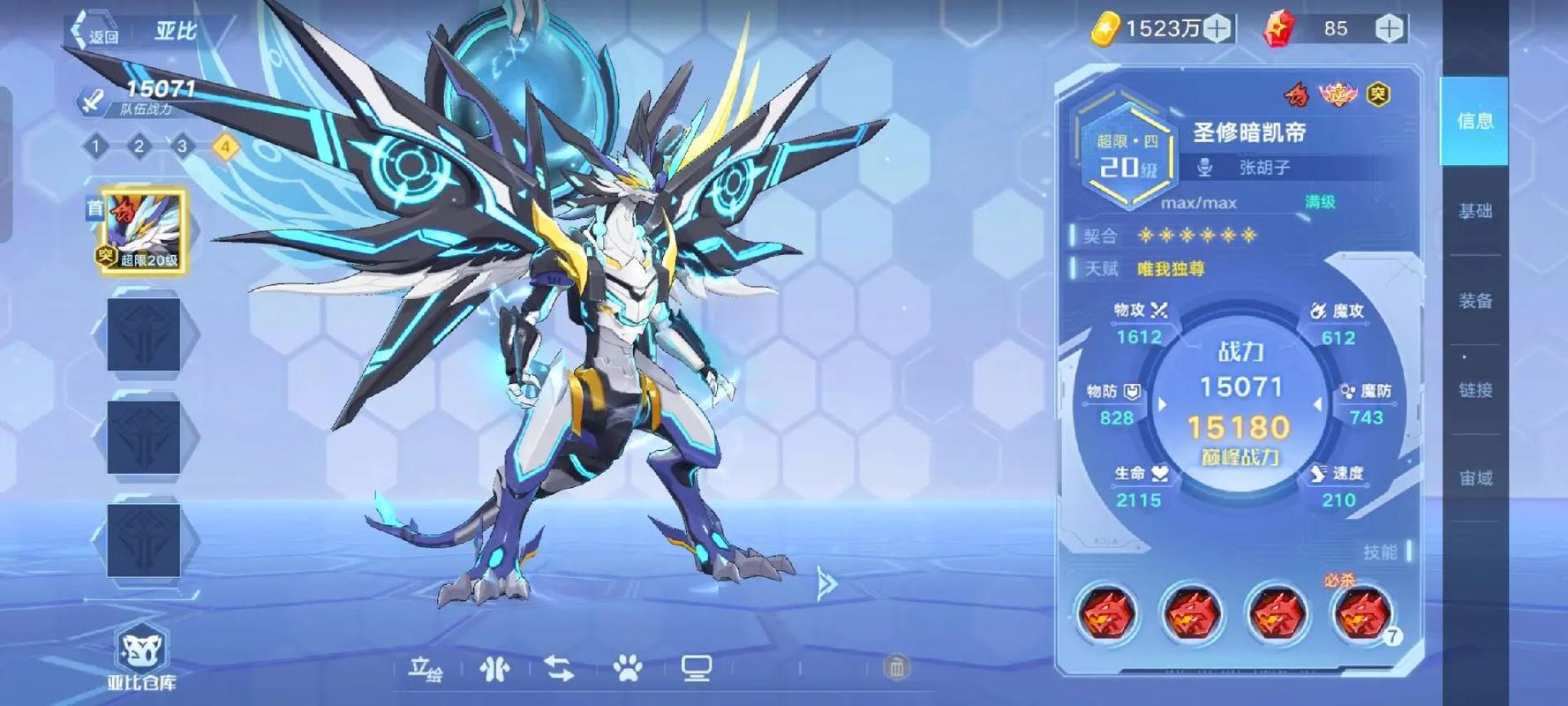Select the 宙域 tab

(x=1474, y=478)
